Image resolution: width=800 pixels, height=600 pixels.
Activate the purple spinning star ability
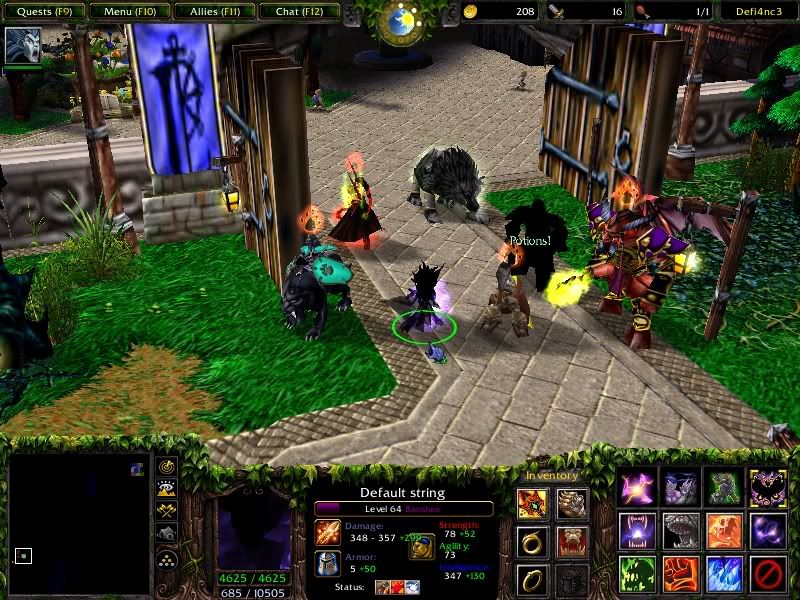(x=638, y=487)
